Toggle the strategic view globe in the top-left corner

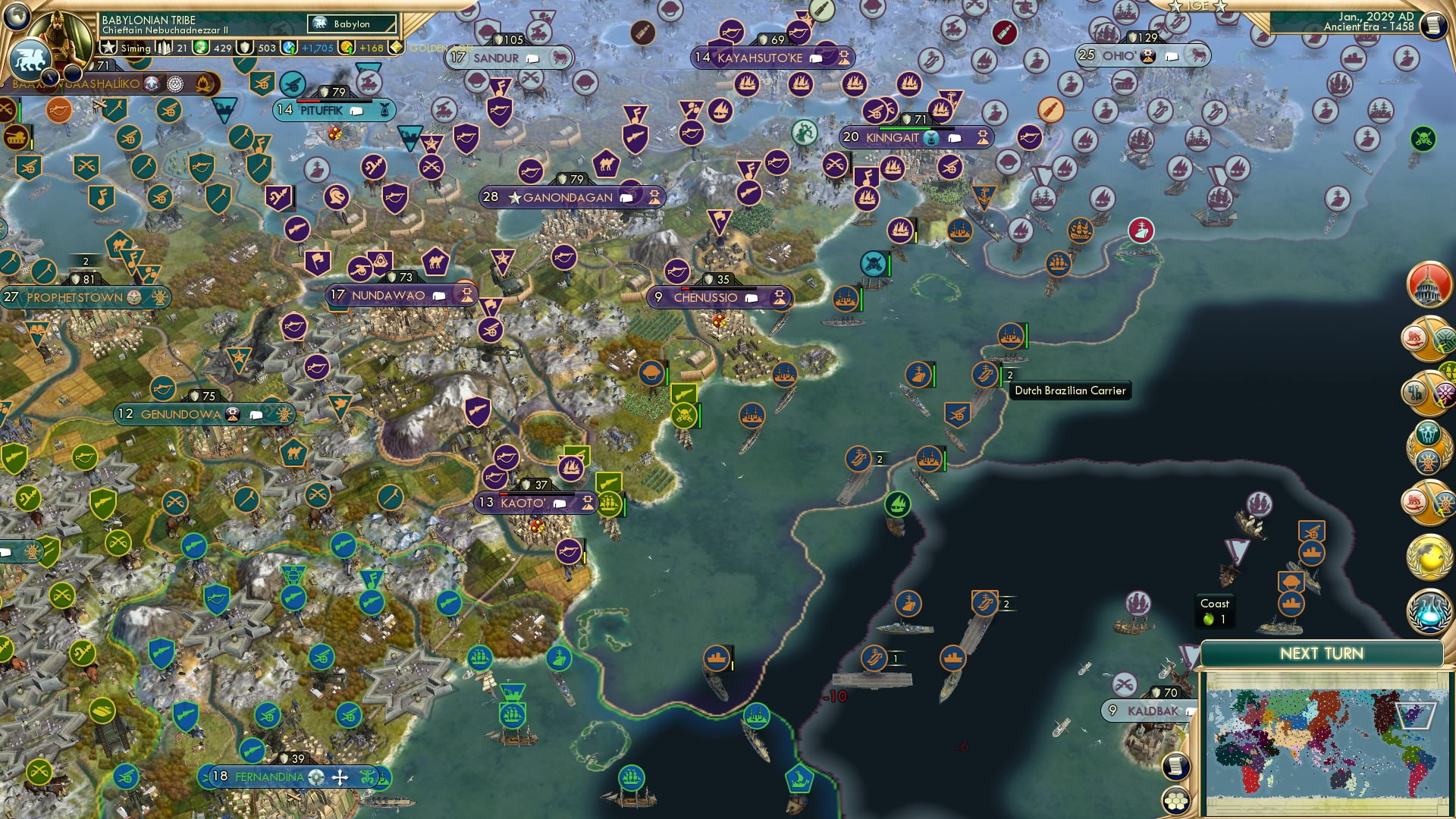(17, 17)
